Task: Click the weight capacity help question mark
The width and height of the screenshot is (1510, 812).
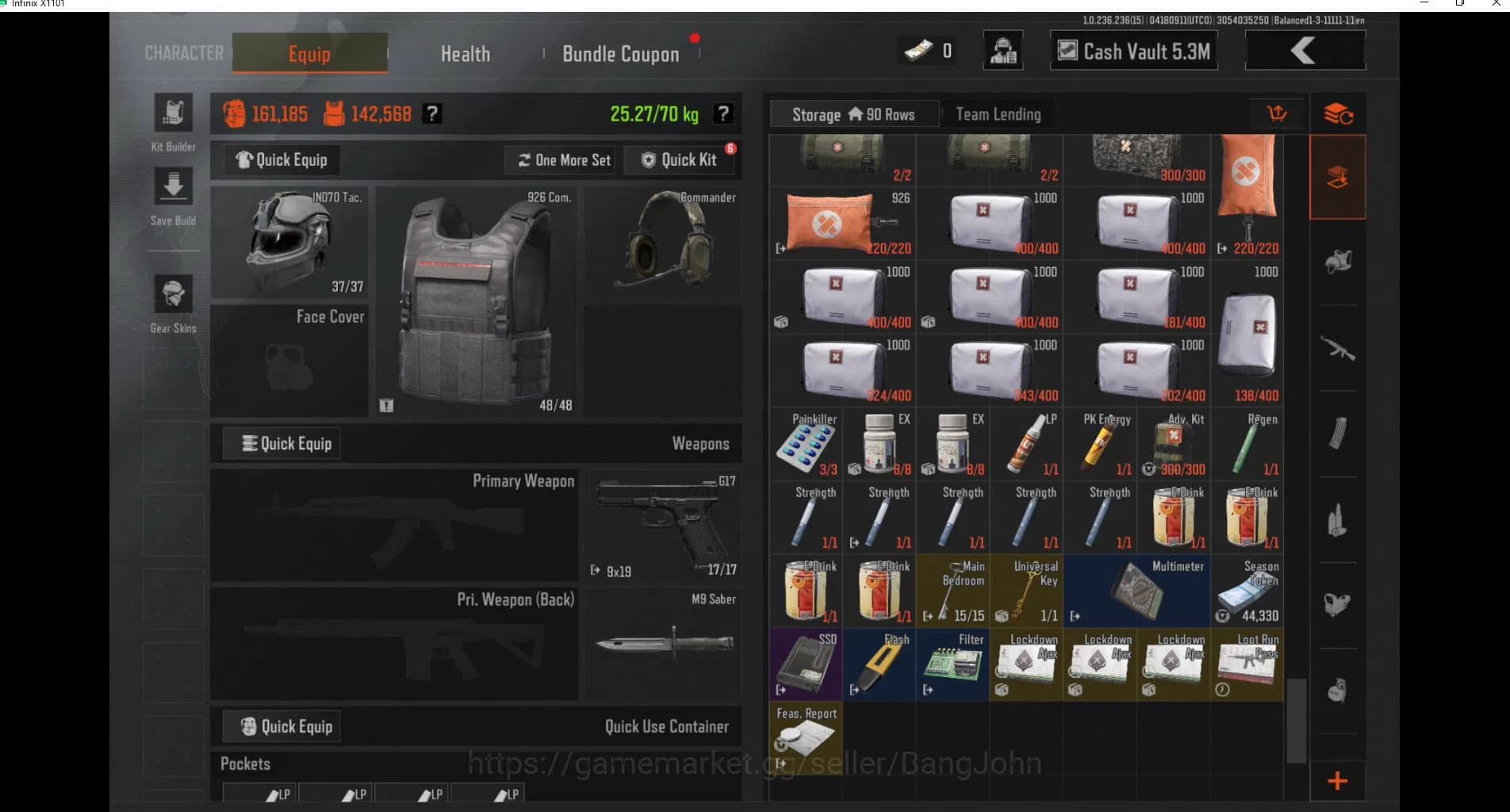Action: tap(722, 113)
